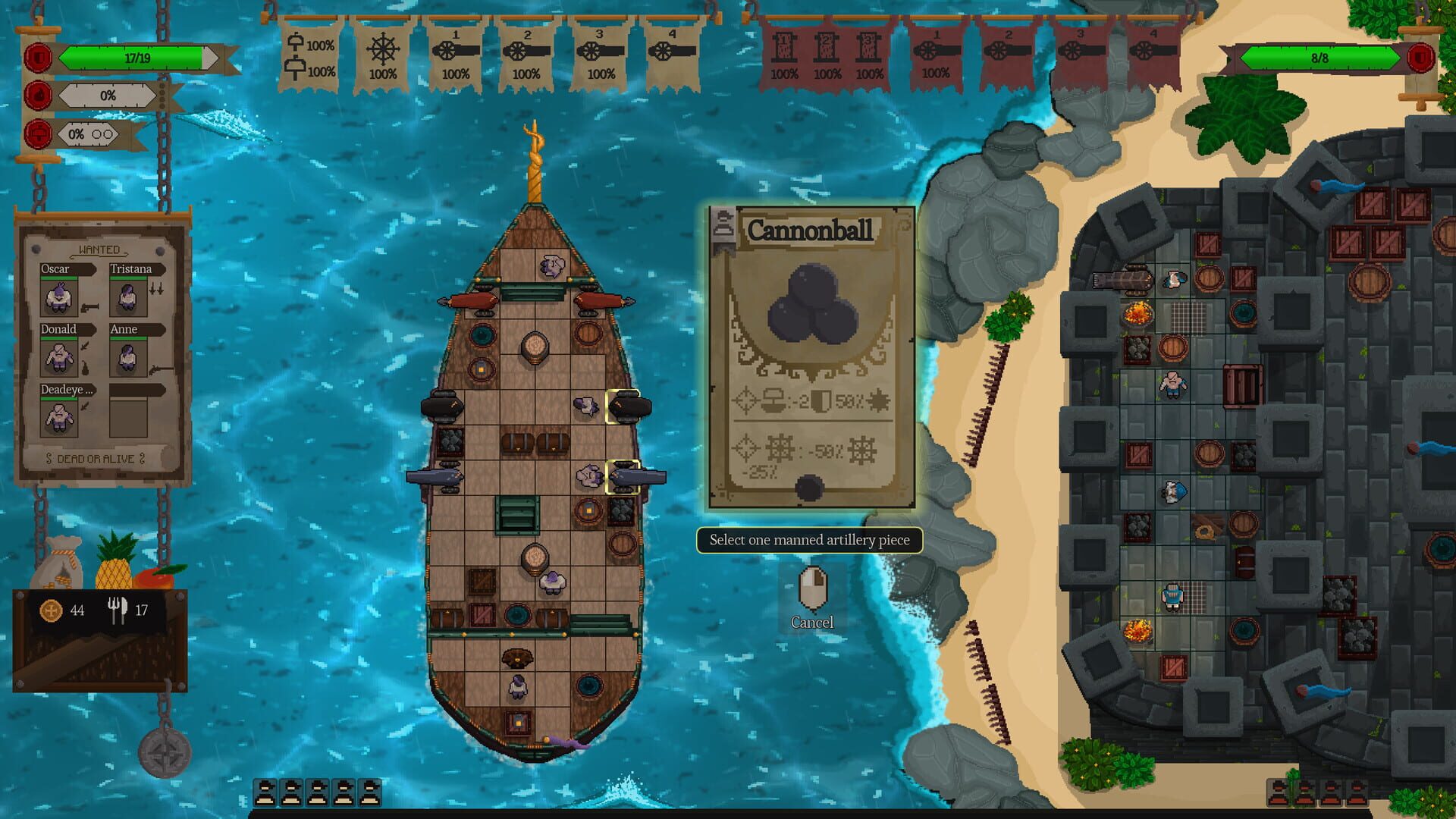Select one manned artillery piece prompt text
The width and height of the screenshot is (1456, 819).
coord(810,540)
